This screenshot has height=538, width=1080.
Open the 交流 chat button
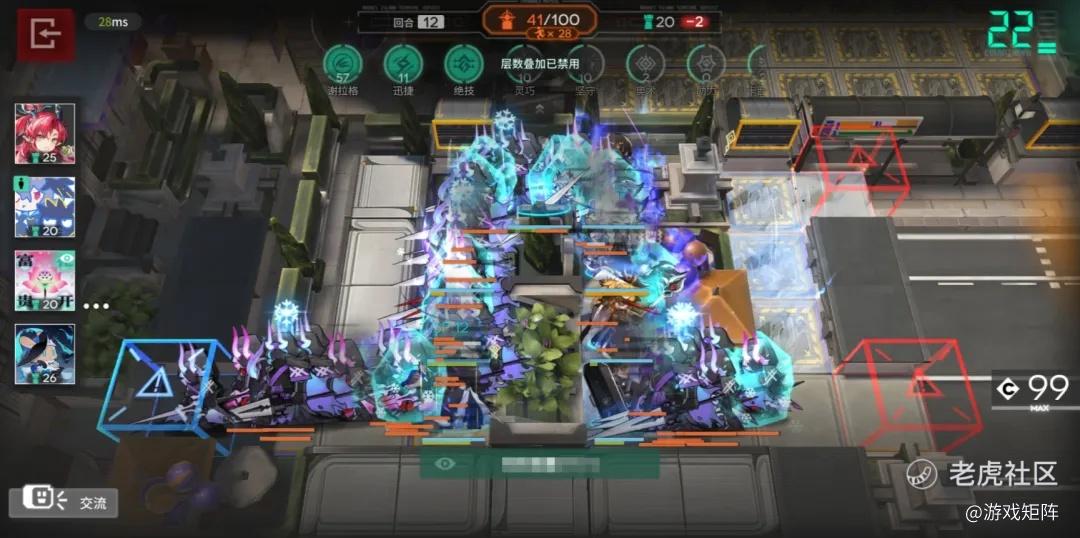(63, 502)
